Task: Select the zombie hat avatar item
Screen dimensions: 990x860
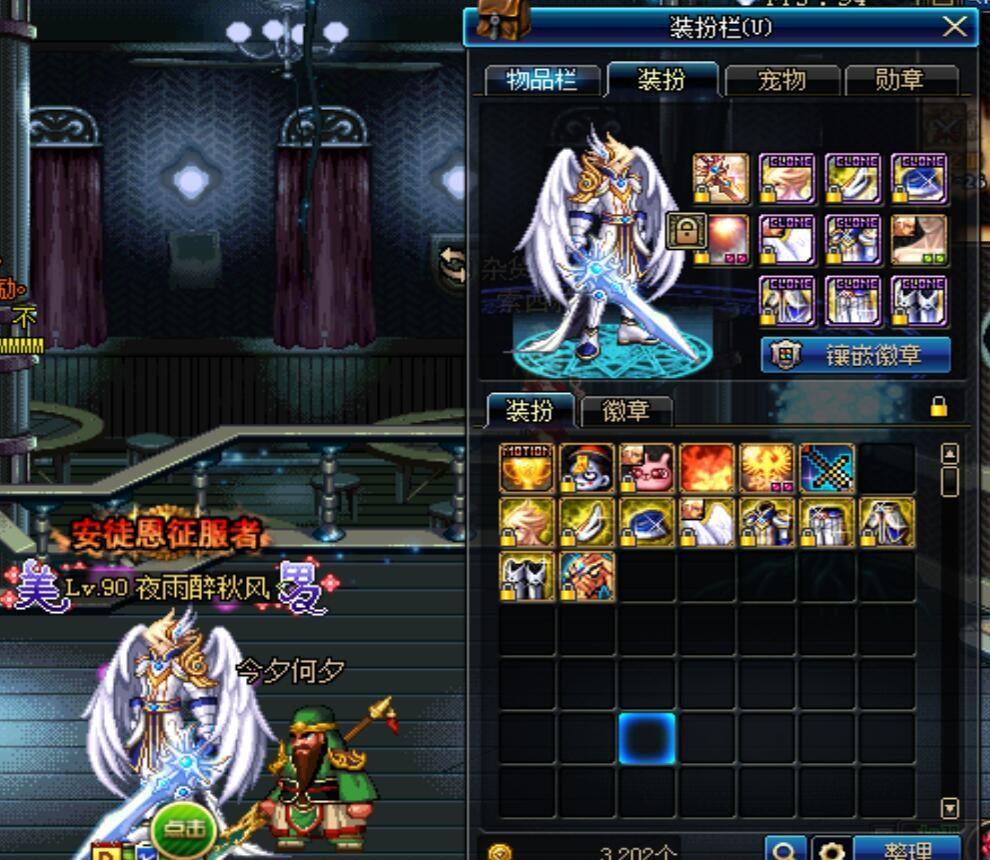Action: tap(587, 468)
